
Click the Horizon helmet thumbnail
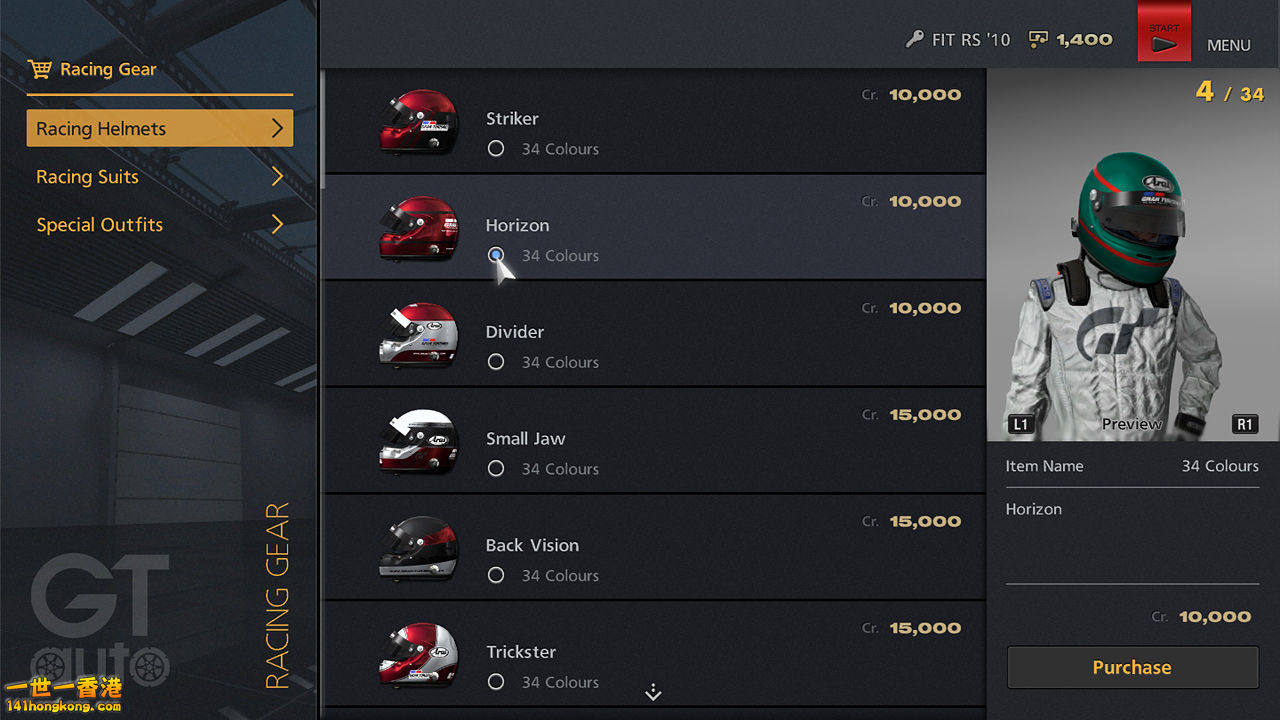point(419,226)
